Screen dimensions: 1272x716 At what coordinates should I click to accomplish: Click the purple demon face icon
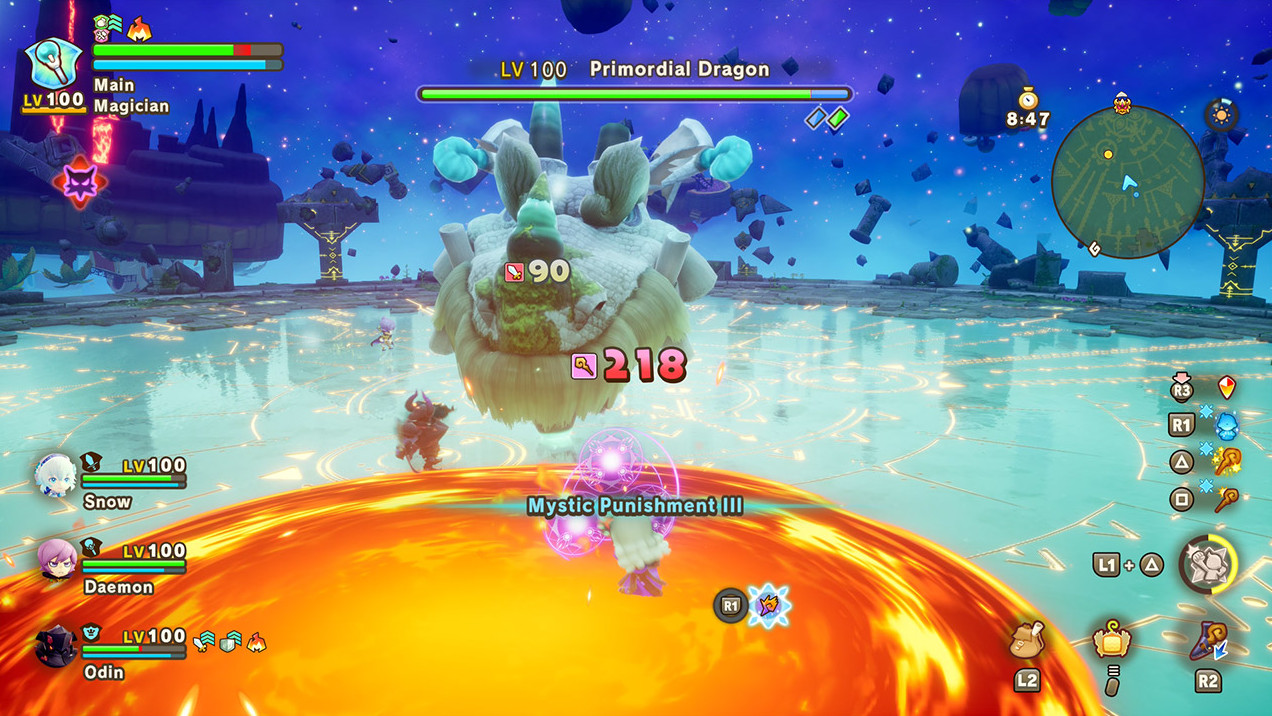[x=79, y=183]
